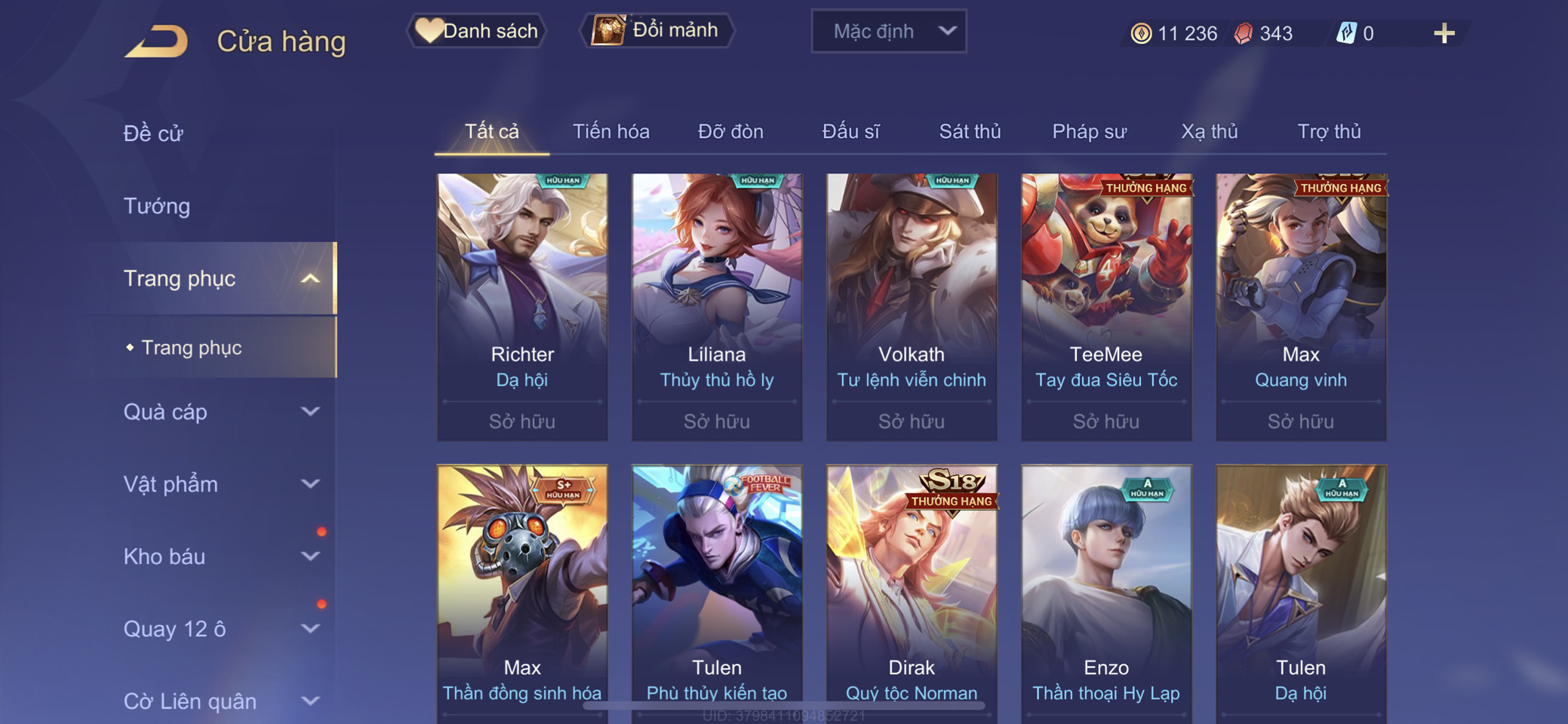
Task: Go back using the golden arrow button
Action: (x=157, y=41)
